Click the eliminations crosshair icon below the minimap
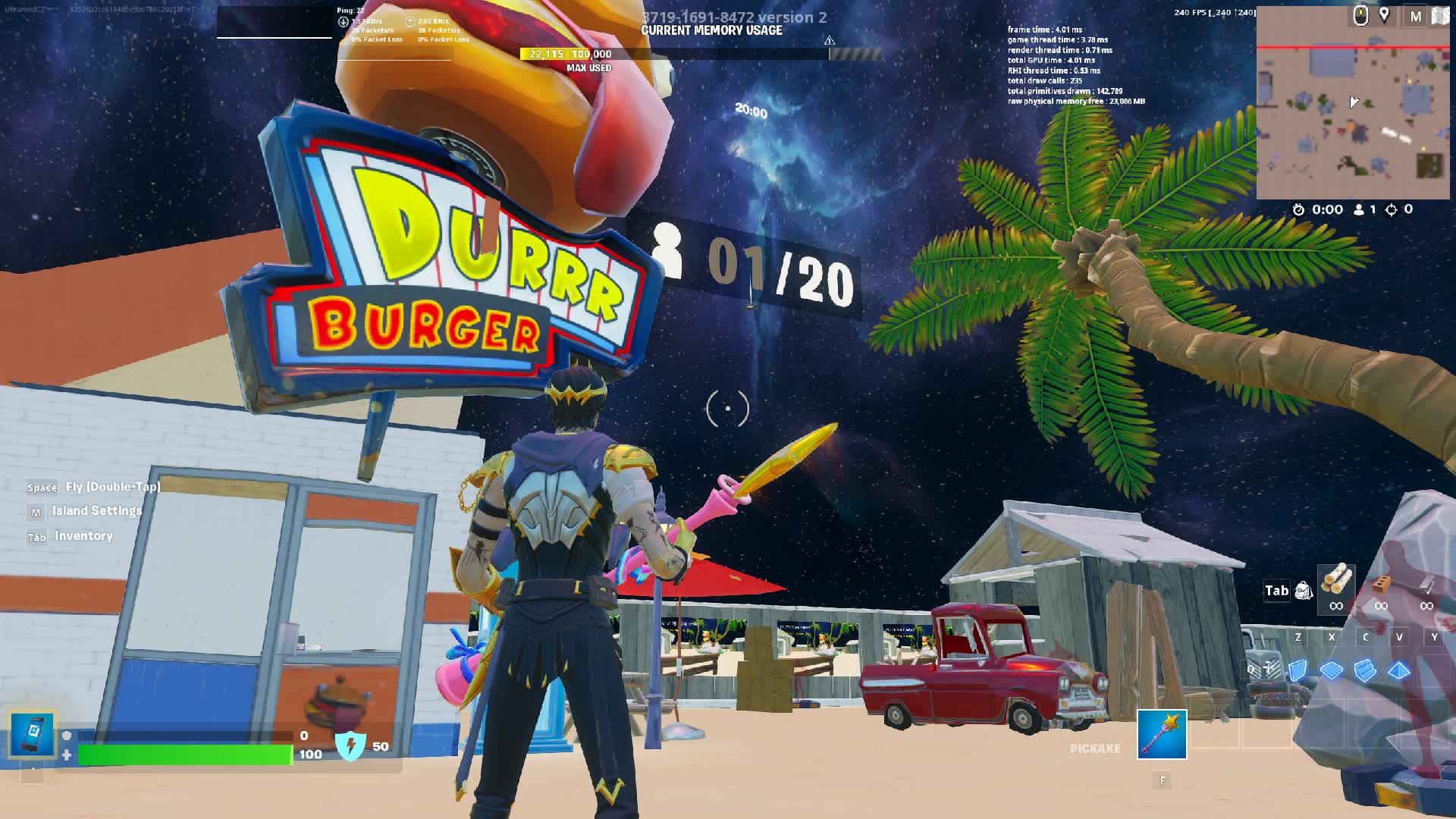The image size is (1456, 819). (1390, 209)
